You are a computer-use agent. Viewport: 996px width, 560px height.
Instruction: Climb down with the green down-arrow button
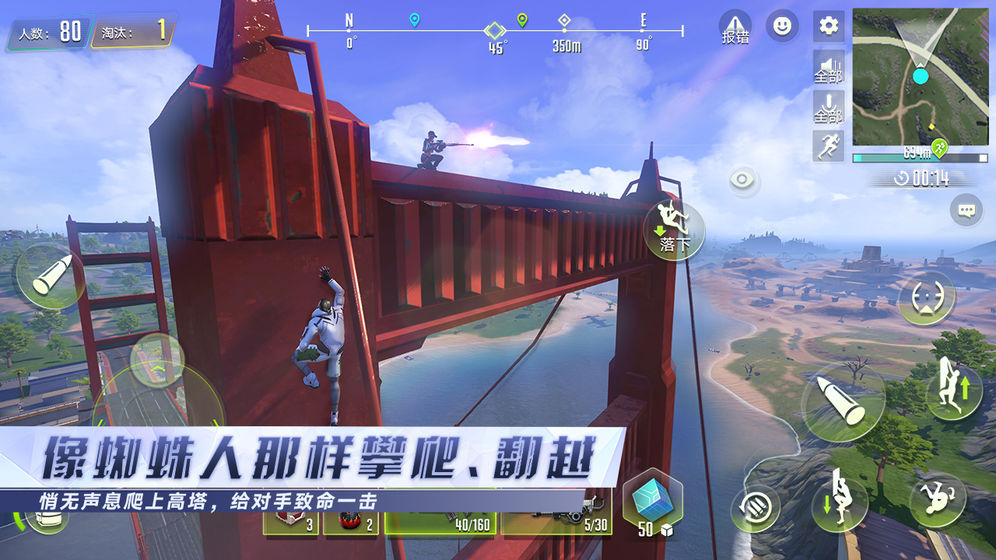tap(838, 500)
